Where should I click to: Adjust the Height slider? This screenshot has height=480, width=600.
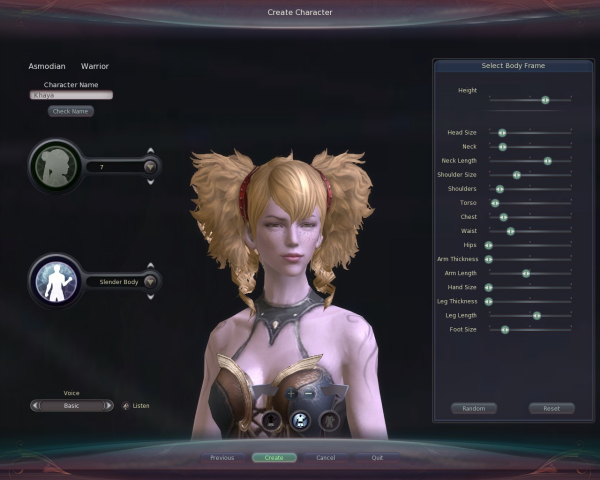(545, 100)
